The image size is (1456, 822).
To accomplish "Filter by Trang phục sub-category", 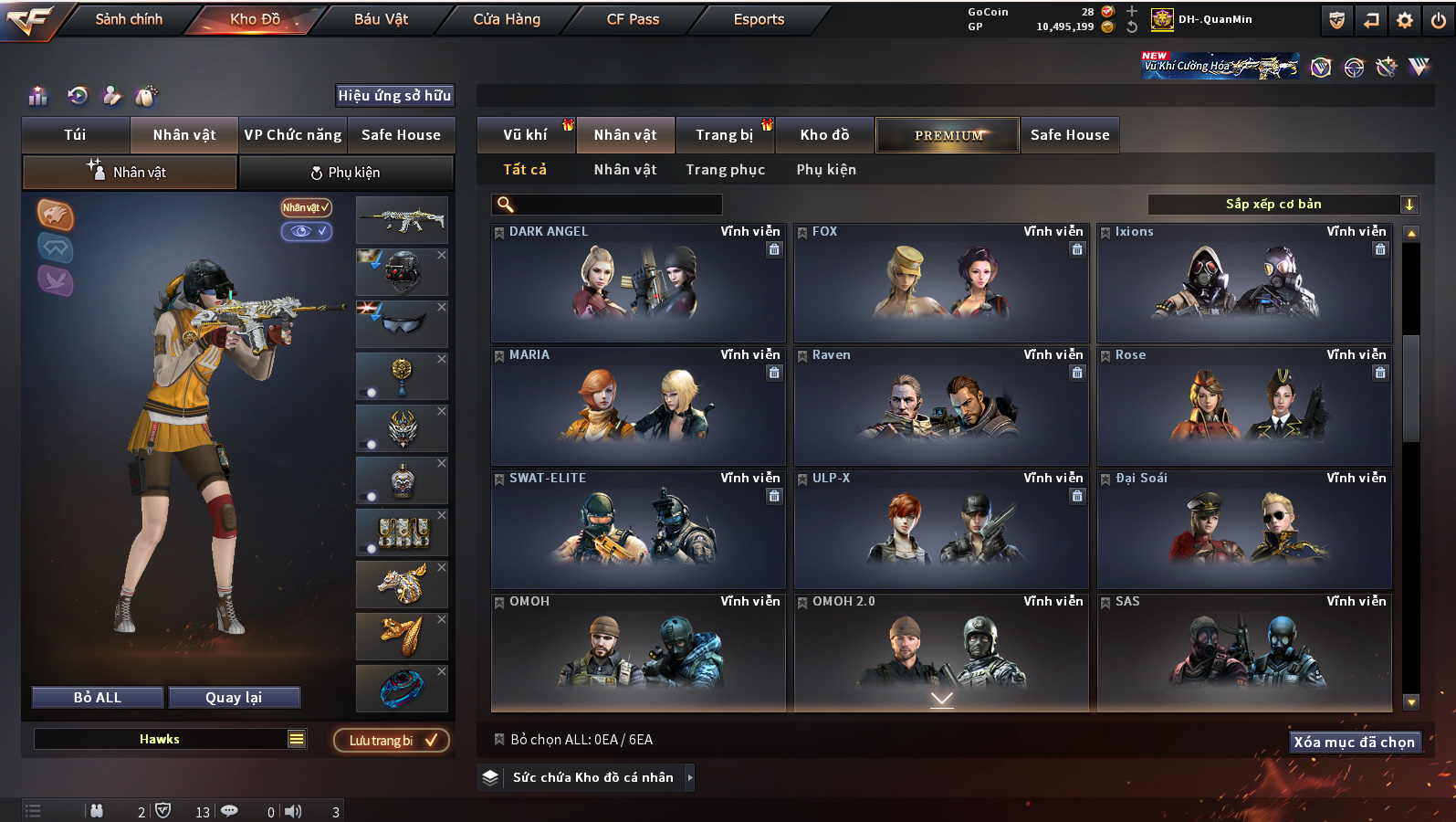I will [x=725, y=170].
